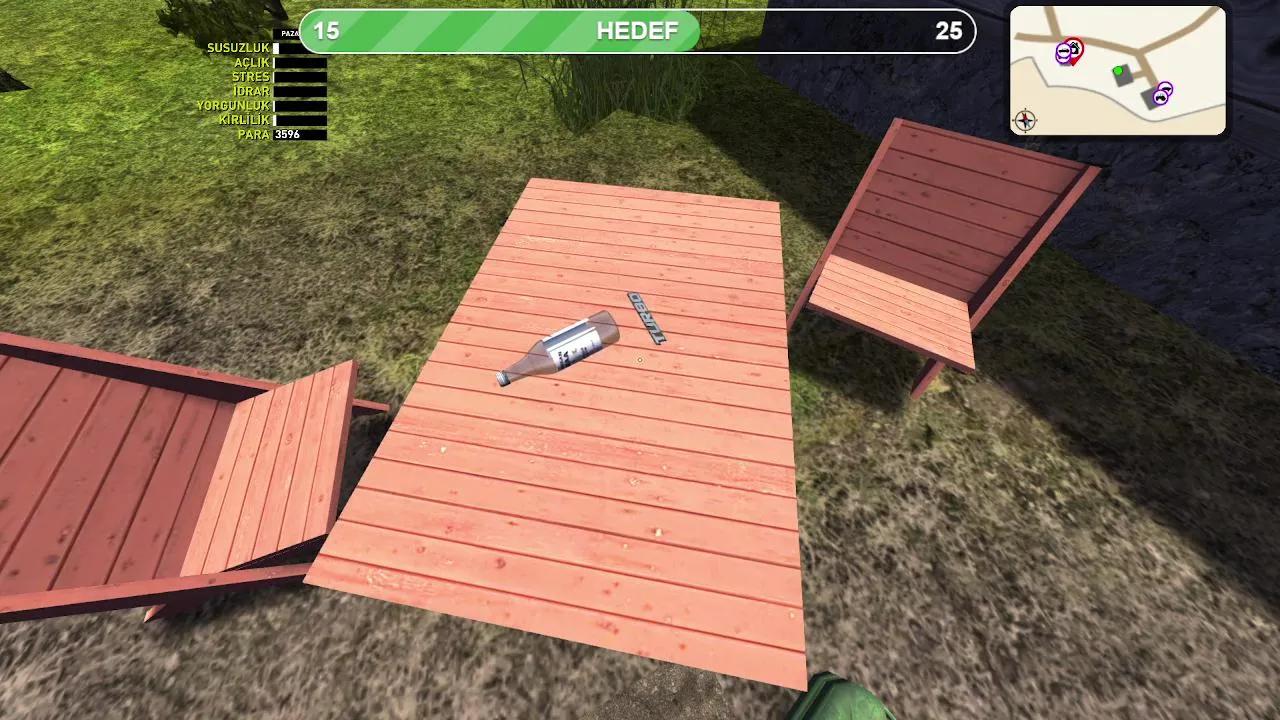Click the HEDEF progress bar
The height and width of the screenshot is (720, 1280).
coord(637,31)
